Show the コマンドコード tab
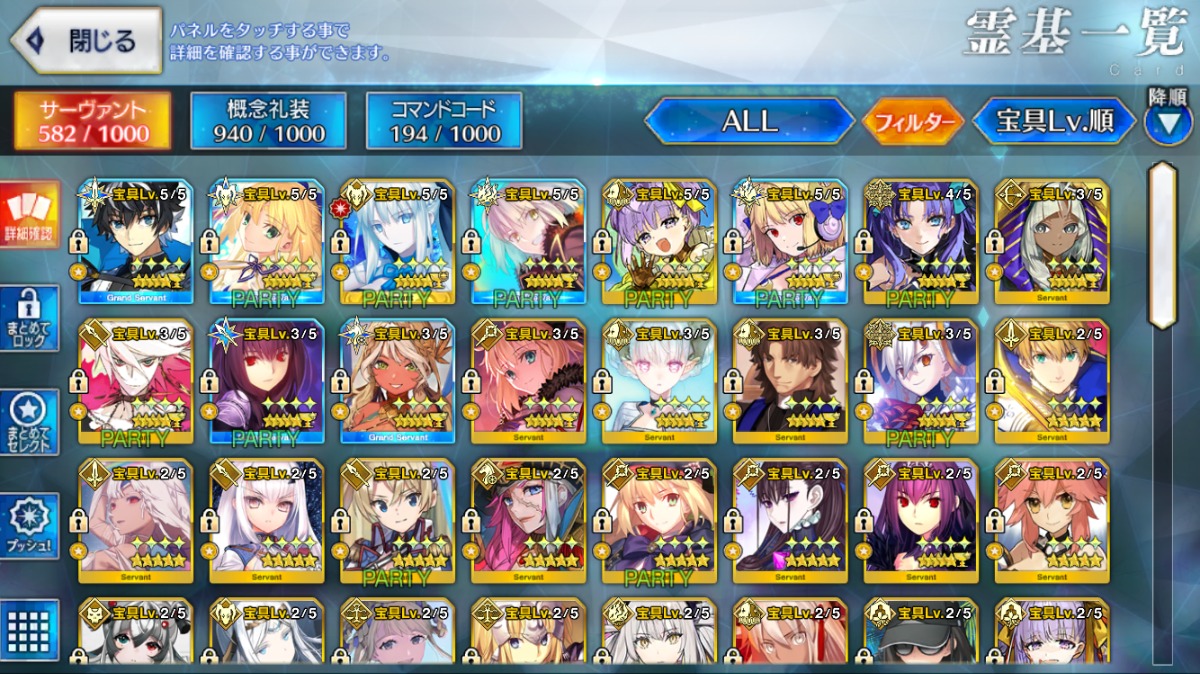 [444, 122]
